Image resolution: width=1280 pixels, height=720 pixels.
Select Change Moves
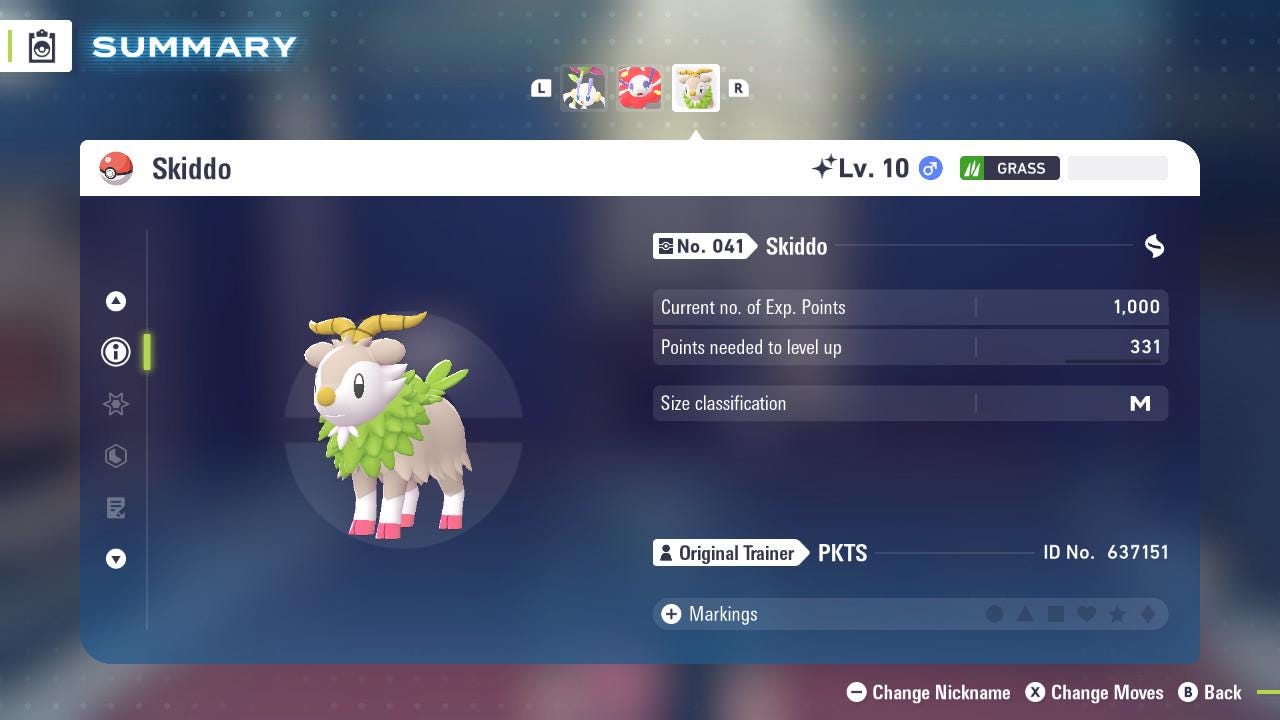click(1094, 692)
